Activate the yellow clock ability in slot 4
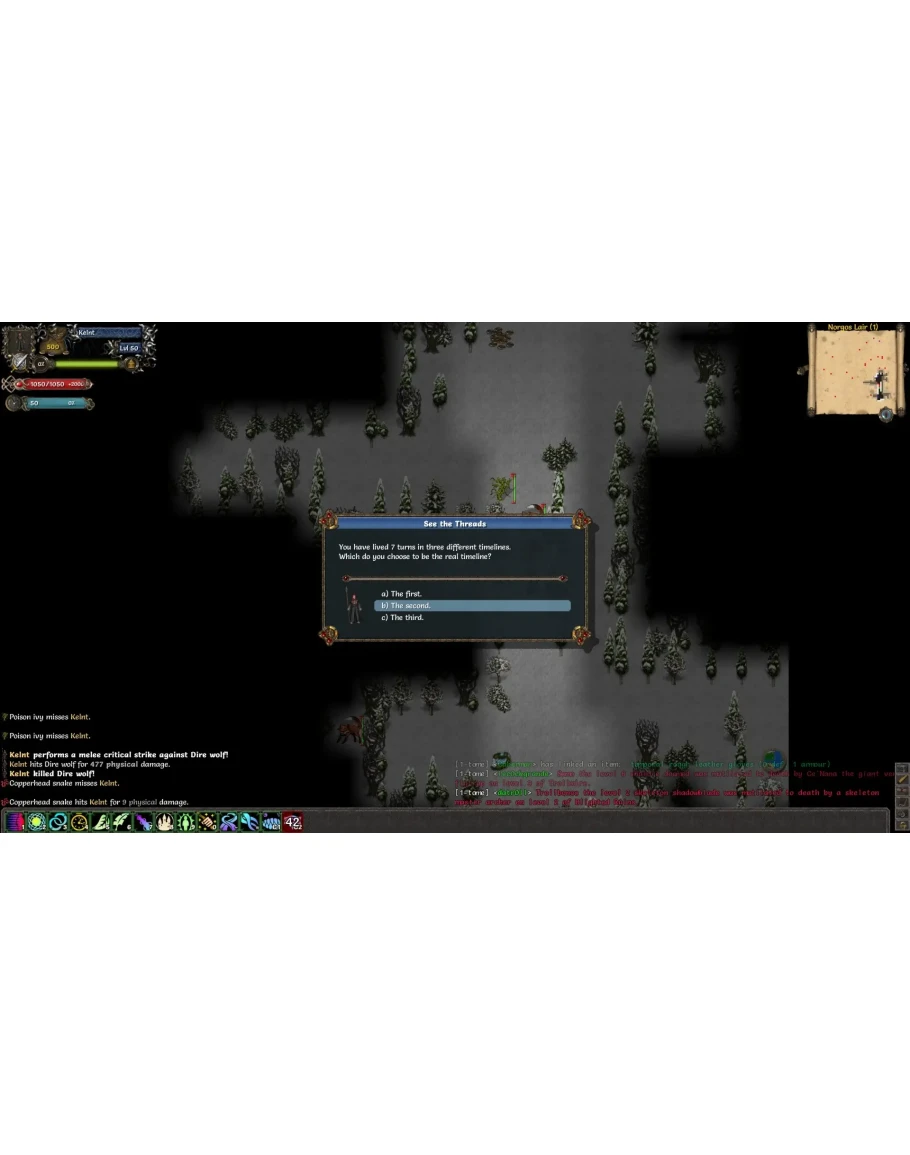 coord(80,822)
